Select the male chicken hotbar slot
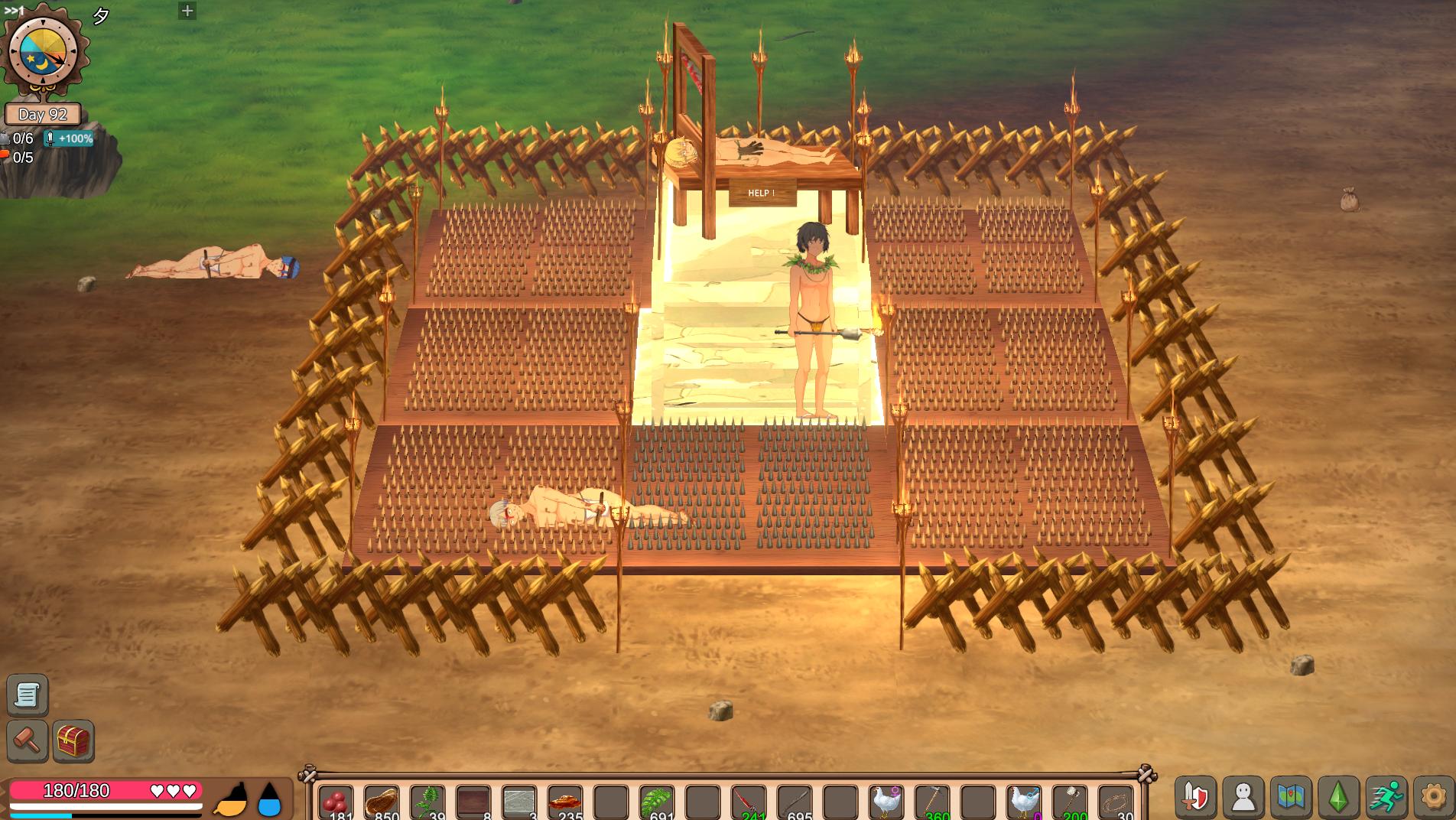 coord(1024,803)
